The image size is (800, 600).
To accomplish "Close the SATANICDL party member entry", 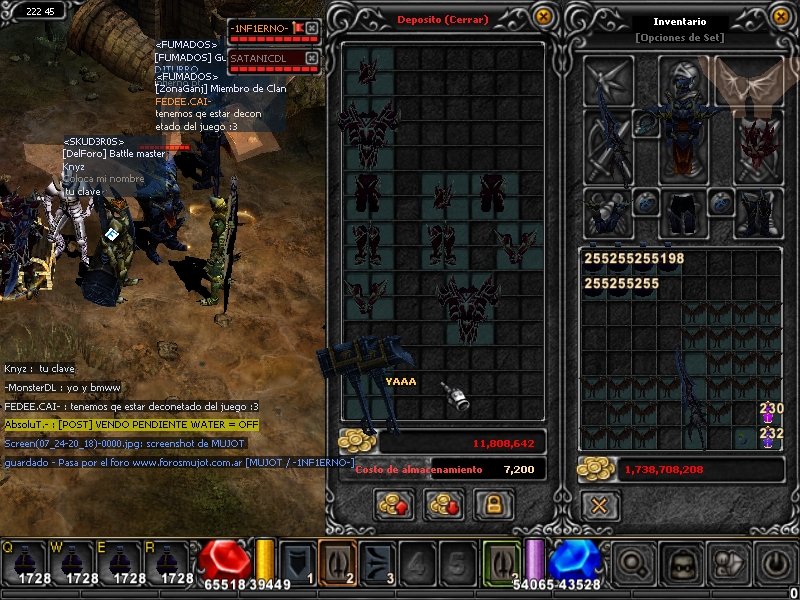I will tap(311, 58).
